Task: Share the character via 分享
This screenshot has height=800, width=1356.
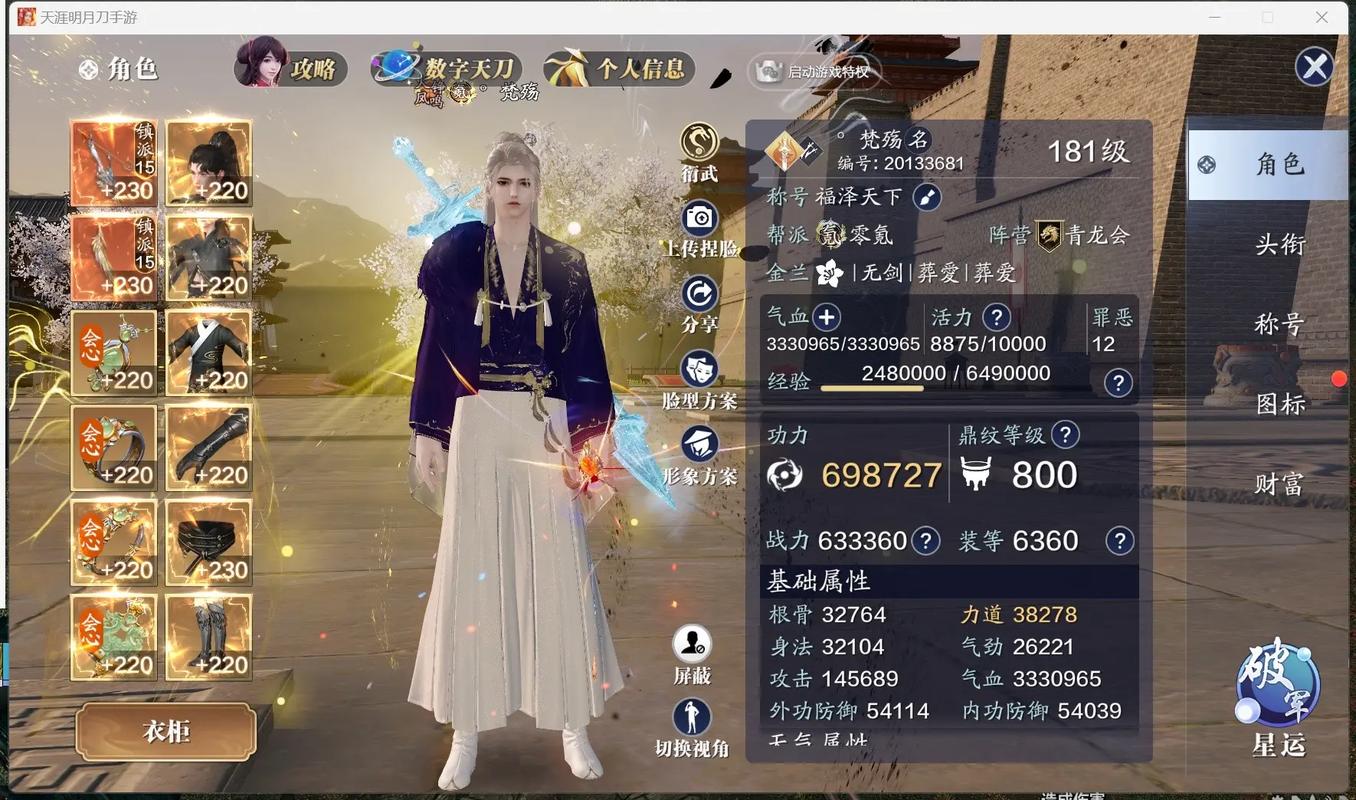Action: 699,294
